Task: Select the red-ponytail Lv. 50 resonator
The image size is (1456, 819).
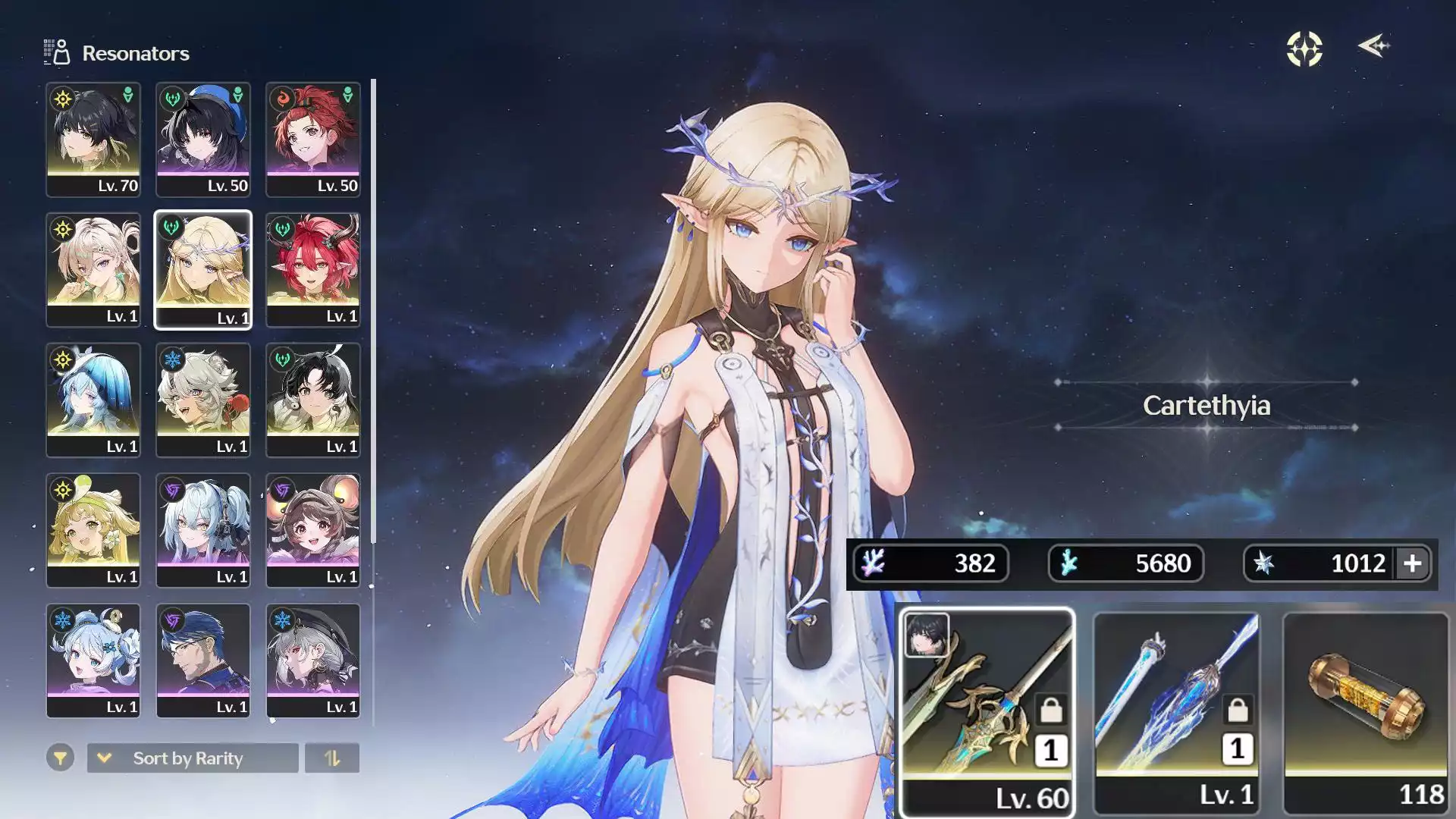Action: (x=312, y=140)
